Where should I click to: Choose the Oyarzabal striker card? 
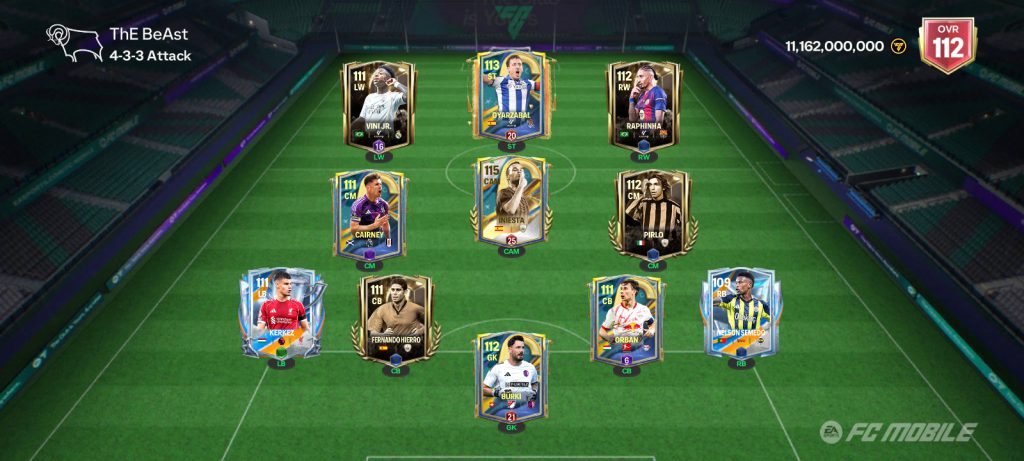[x=511, y=96]
